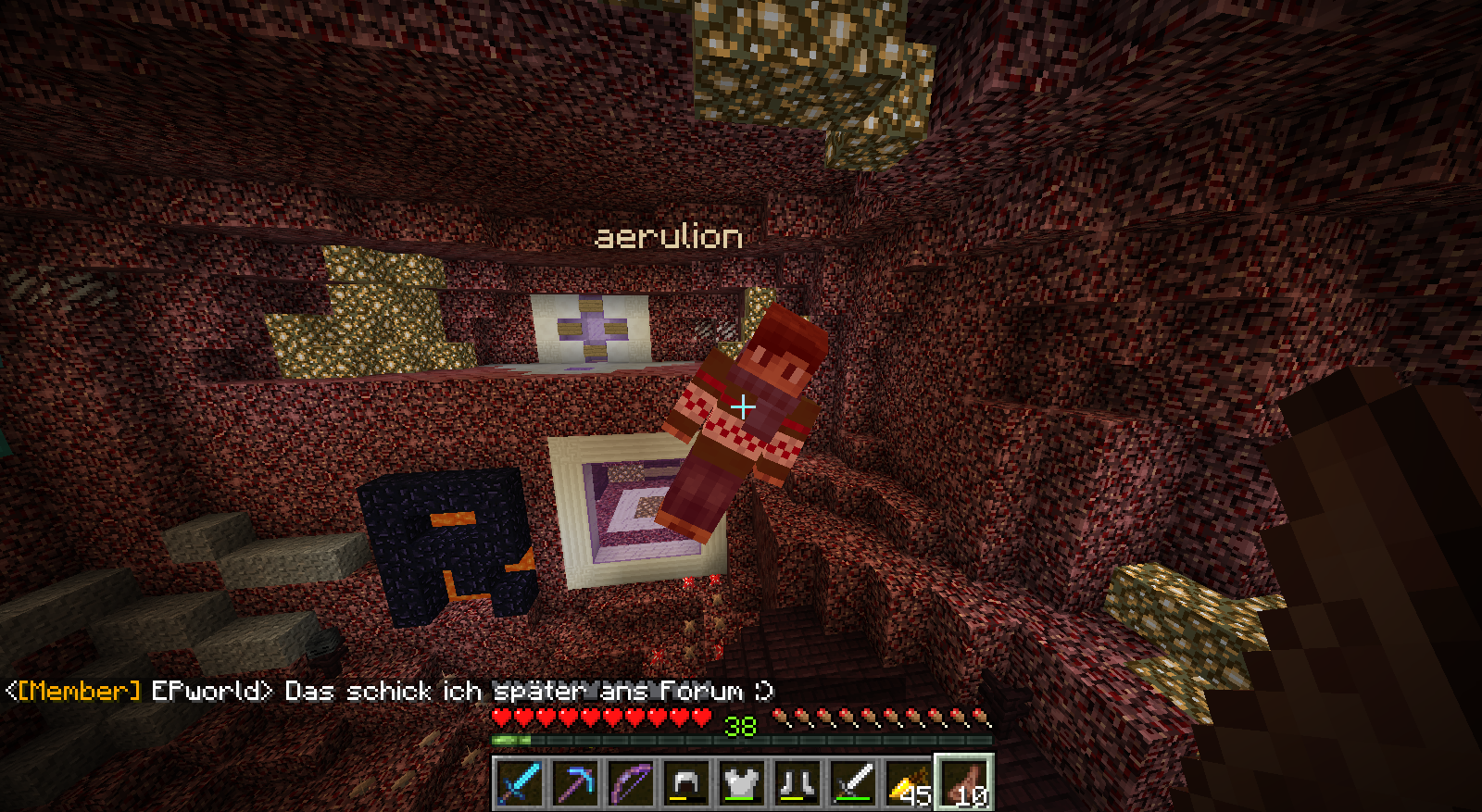
Task: Select the iron helmet hotbar slot
Action: (686, 782)
